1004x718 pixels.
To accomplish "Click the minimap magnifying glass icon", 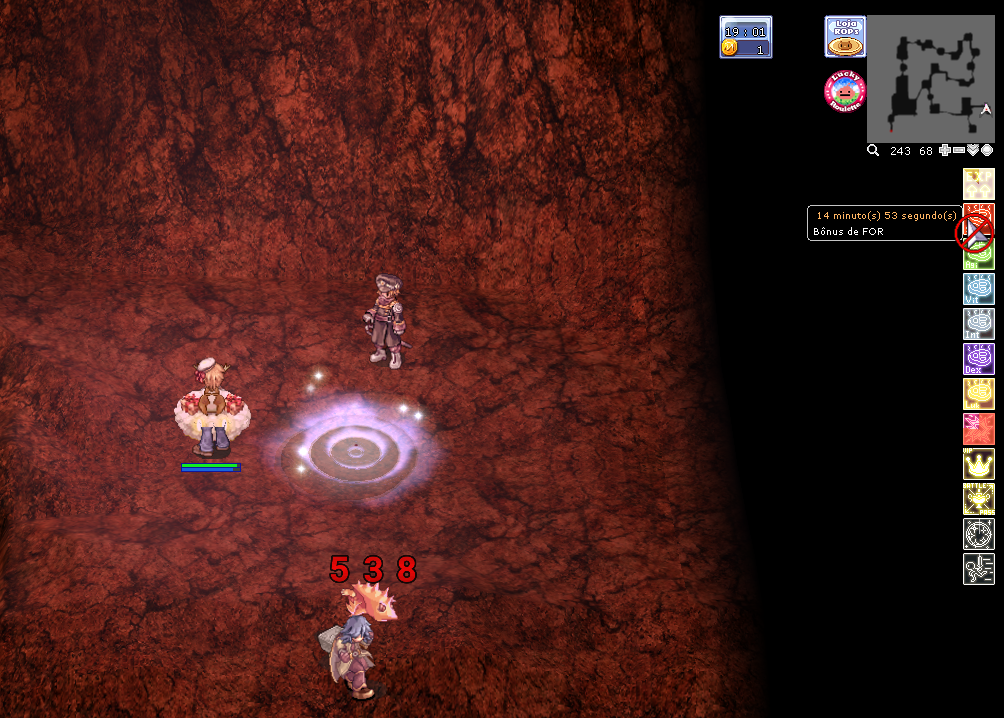I will 873,151.
